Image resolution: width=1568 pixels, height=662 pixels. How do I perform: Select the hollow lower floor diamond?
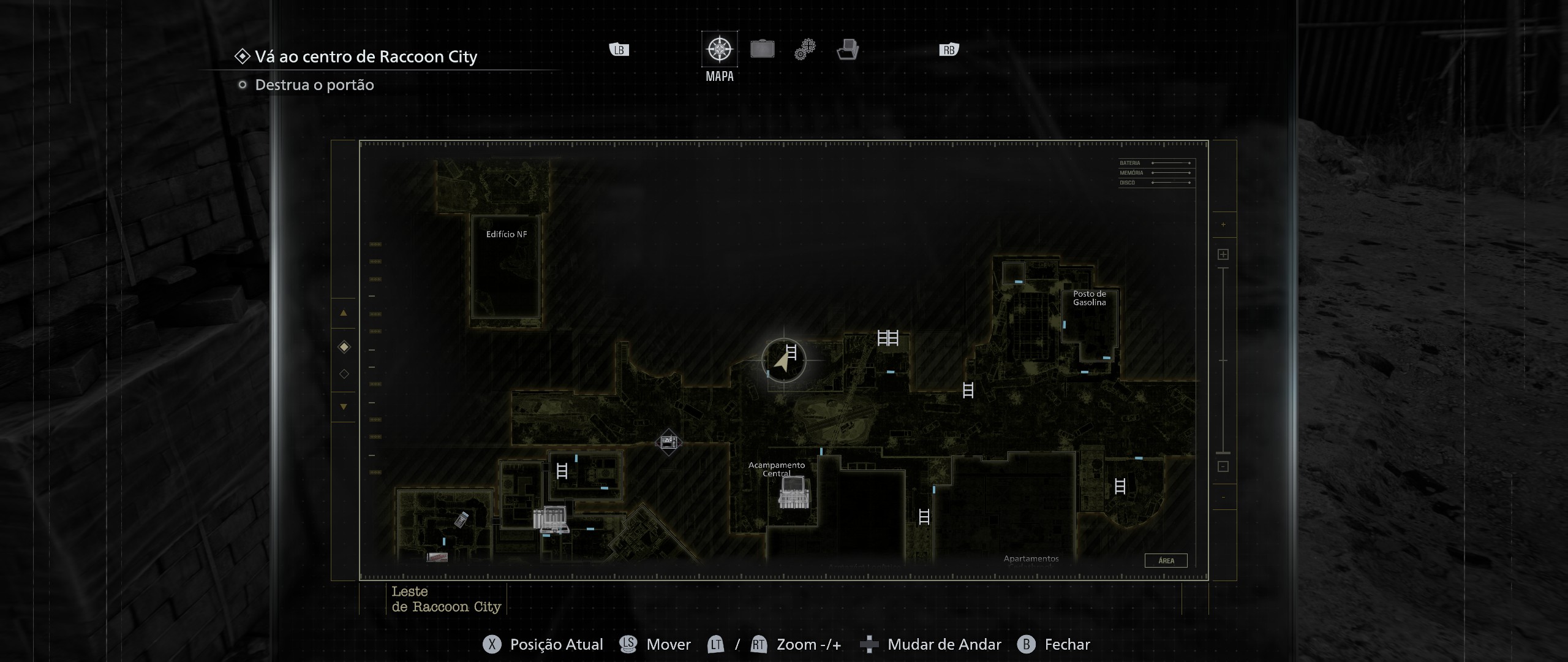click(x=344, y=374)
